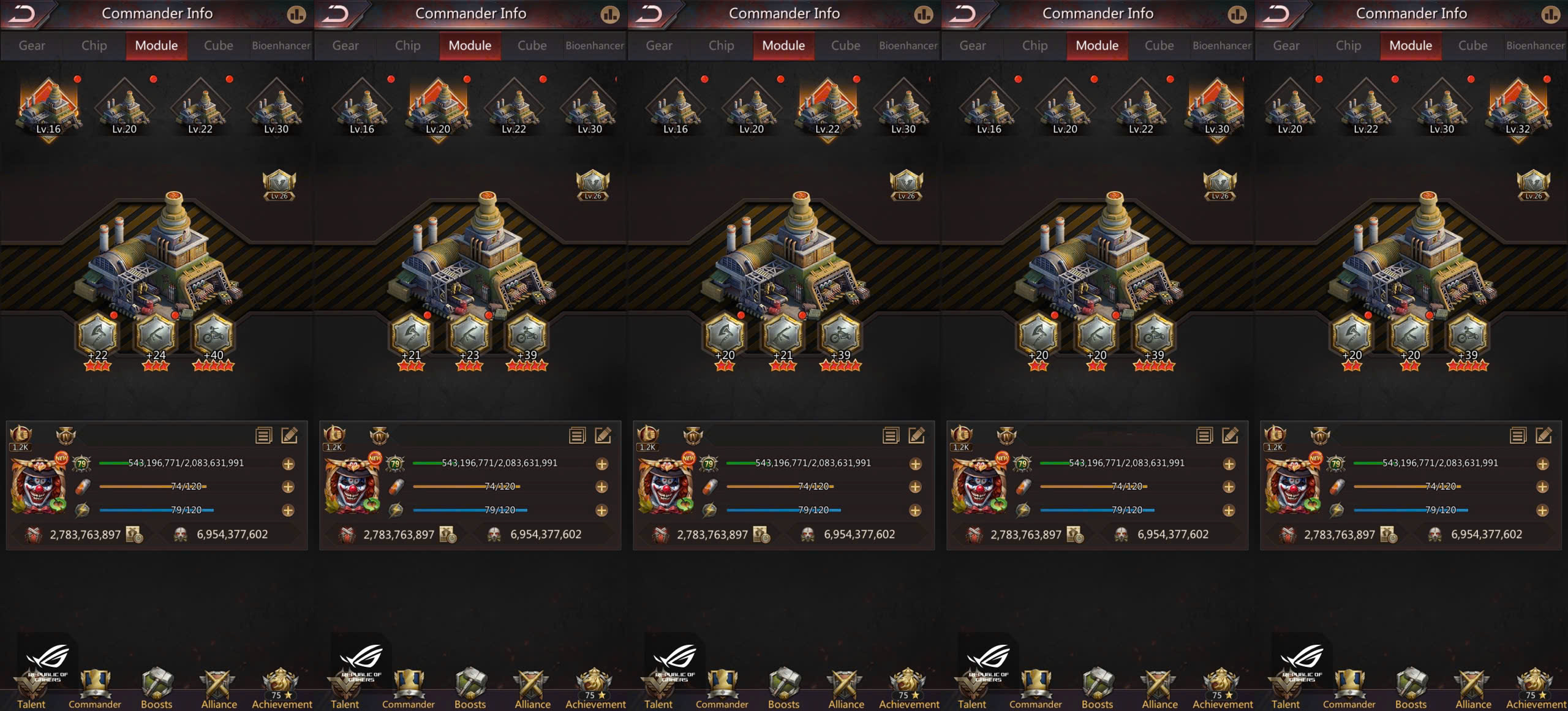Open the +22 axe component slot
This screenshot has width=1568, height=711.
[97, 336]
